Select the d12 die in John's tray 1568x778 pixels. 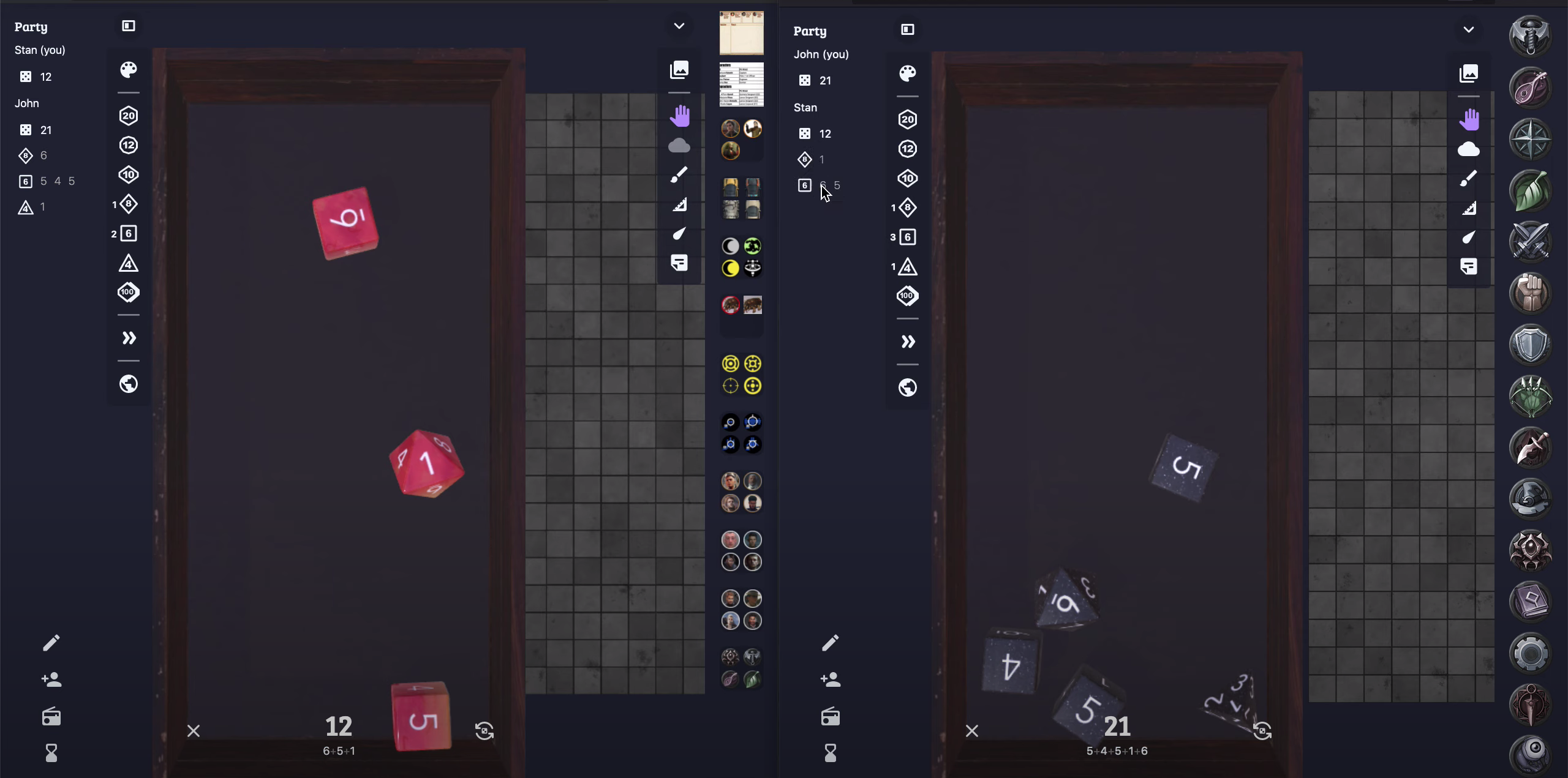coord(907,149)
